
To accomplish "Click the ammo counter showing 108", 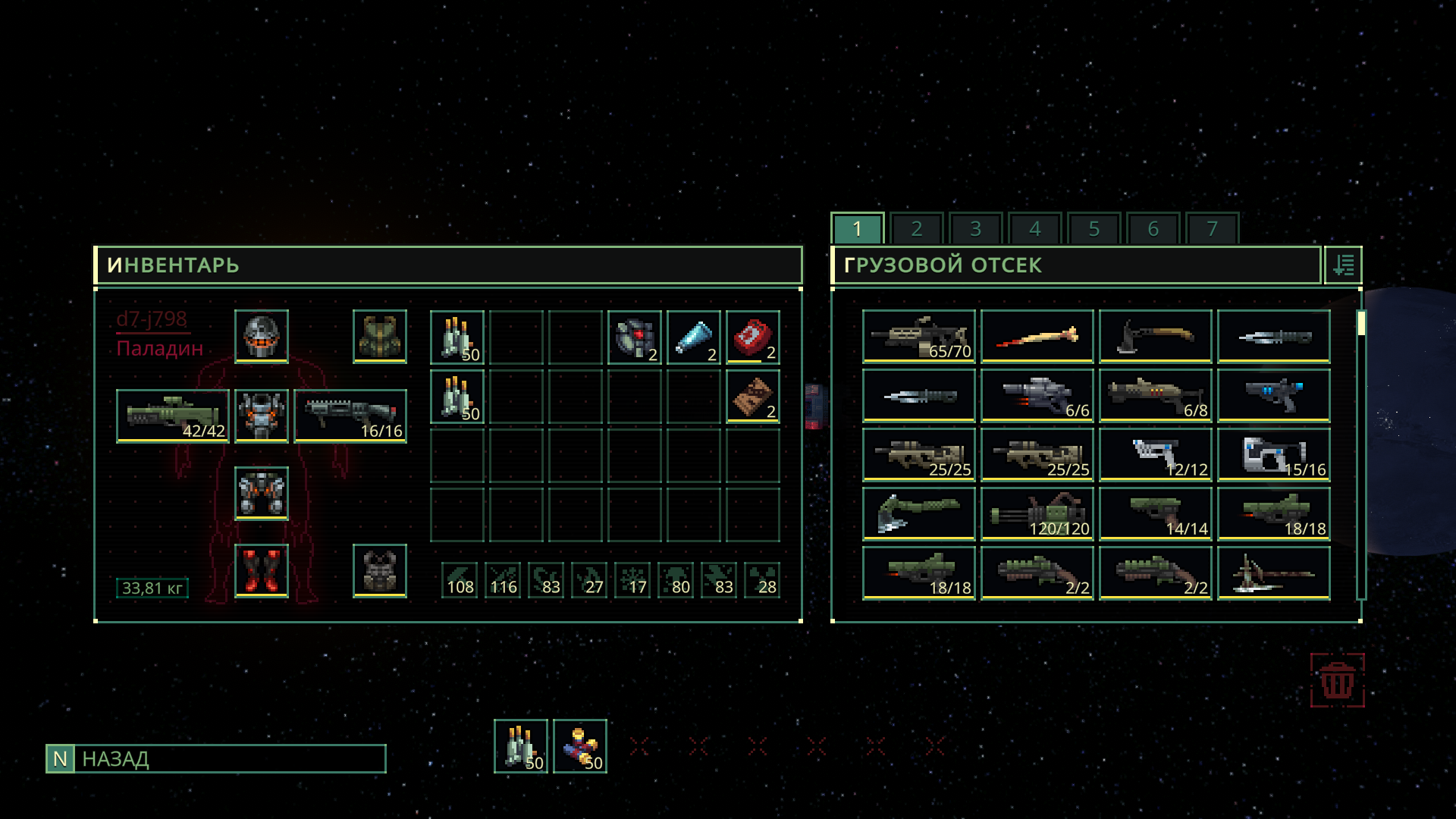I will coord(460,580).
